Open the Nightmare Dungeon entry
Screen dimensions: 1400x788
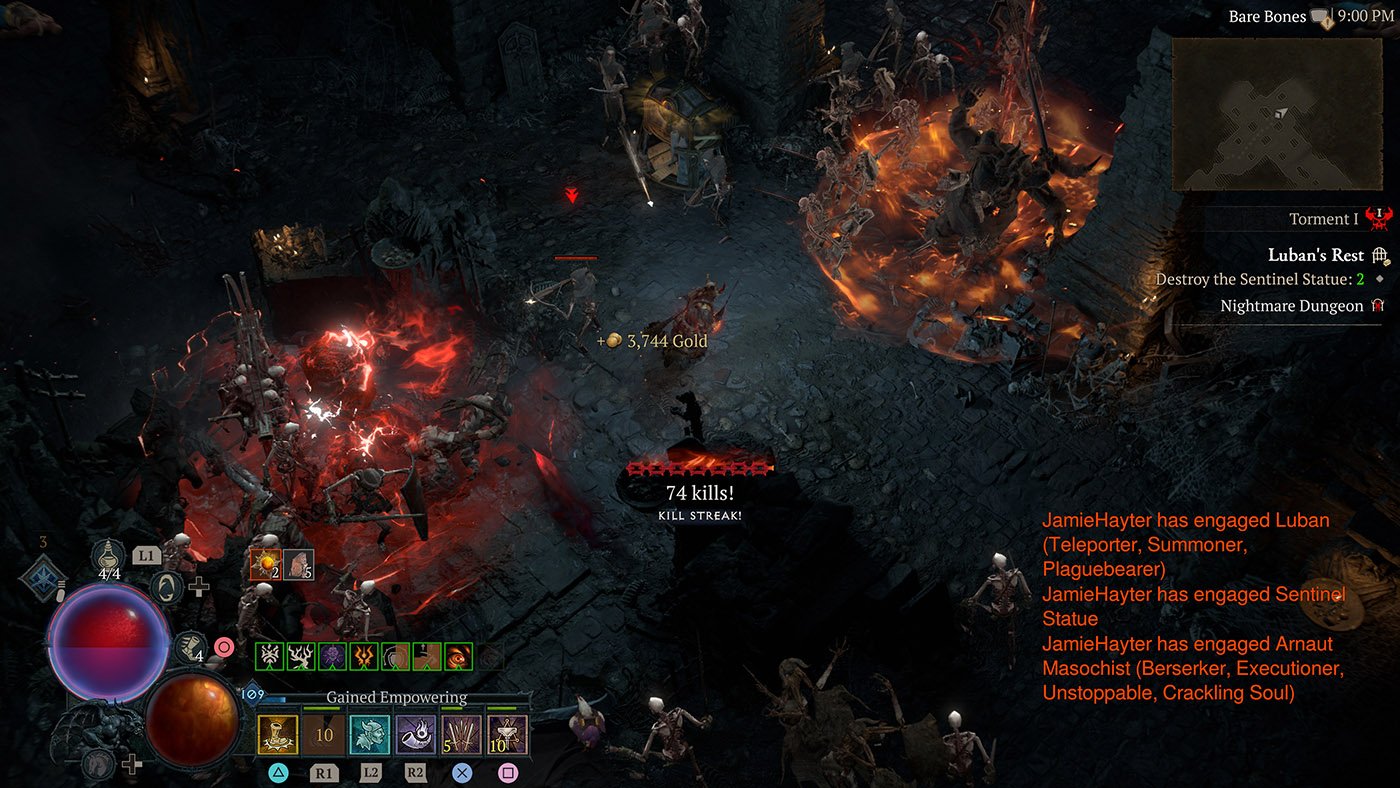[x=1291, y=306]
